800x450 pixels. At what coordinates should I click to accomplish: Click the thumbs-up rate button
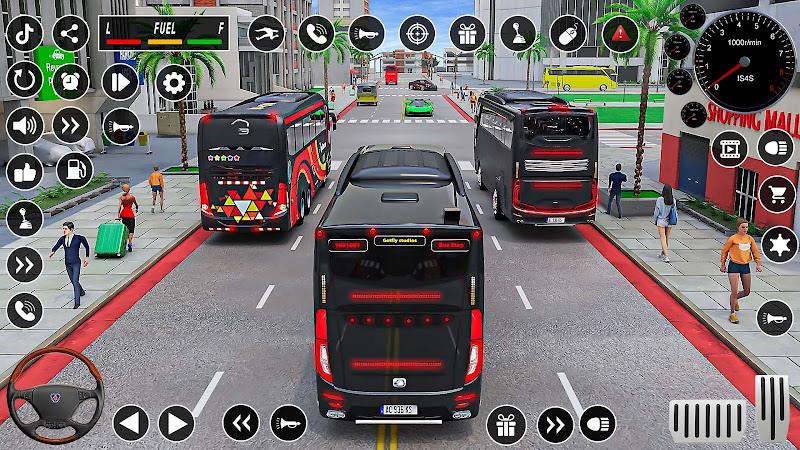coord(24,172)
